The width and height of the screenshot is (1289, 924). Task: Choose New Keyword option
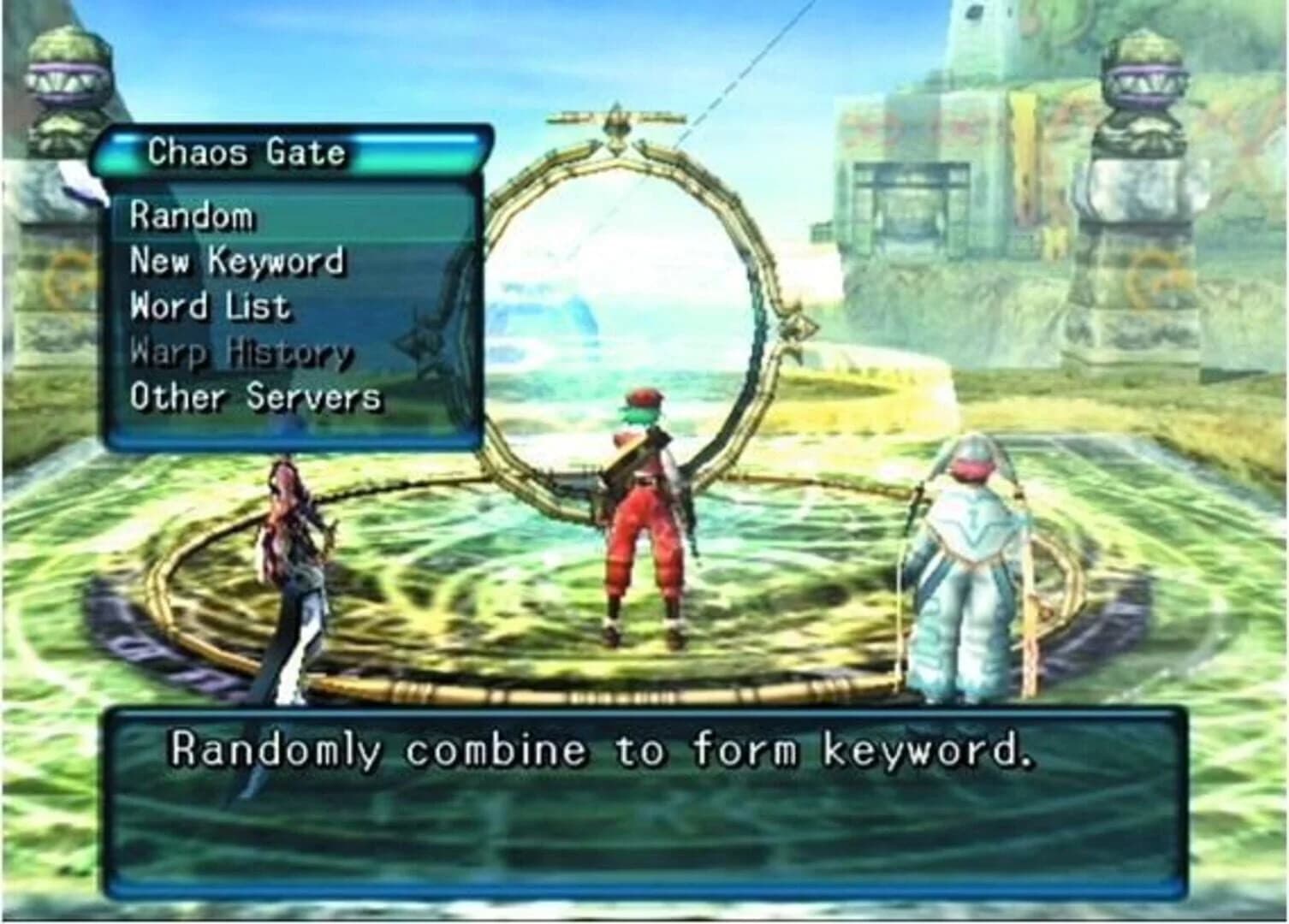[x=235, y=262]
